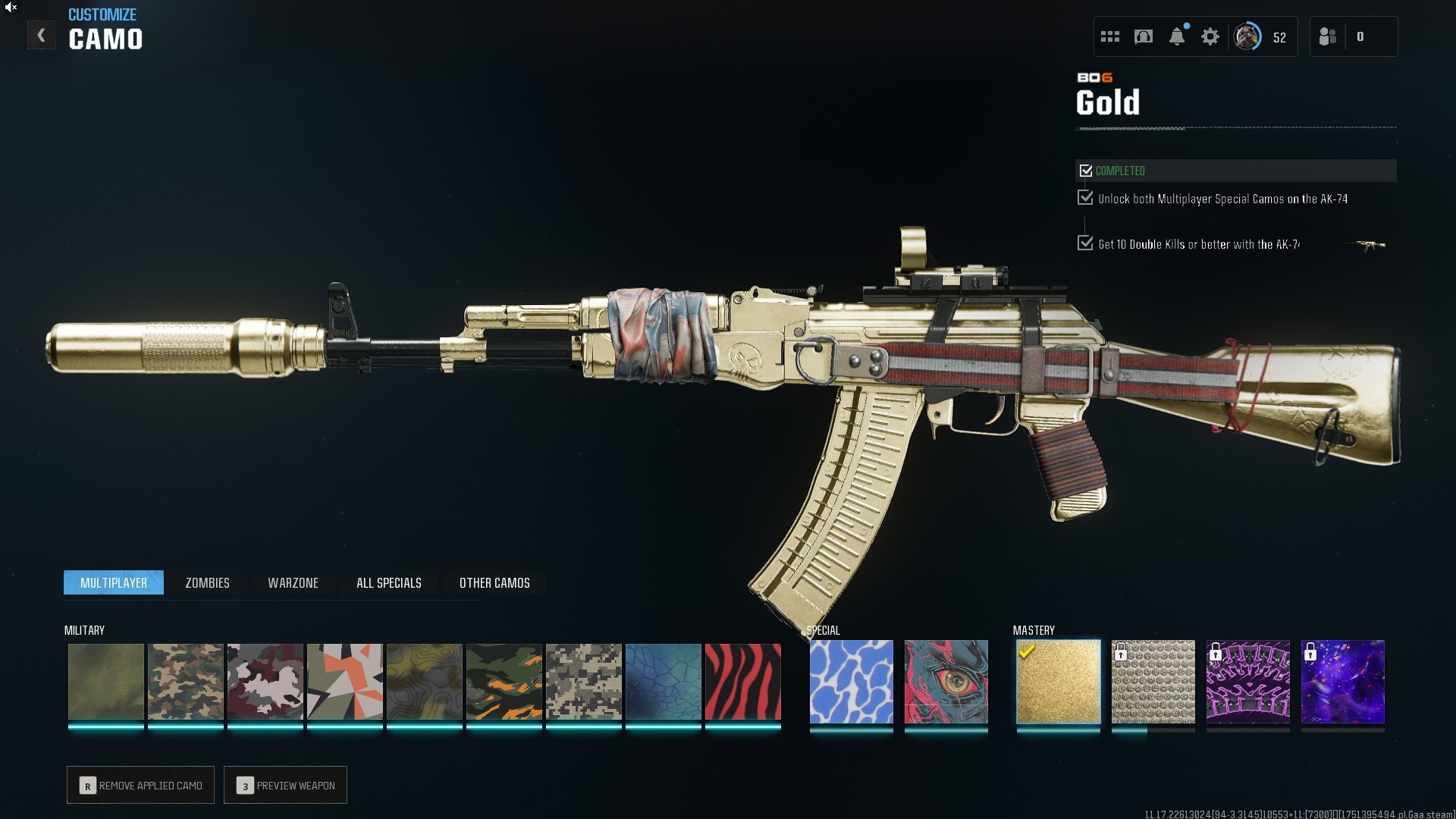Open the notifications bell

coord(1176,36)
